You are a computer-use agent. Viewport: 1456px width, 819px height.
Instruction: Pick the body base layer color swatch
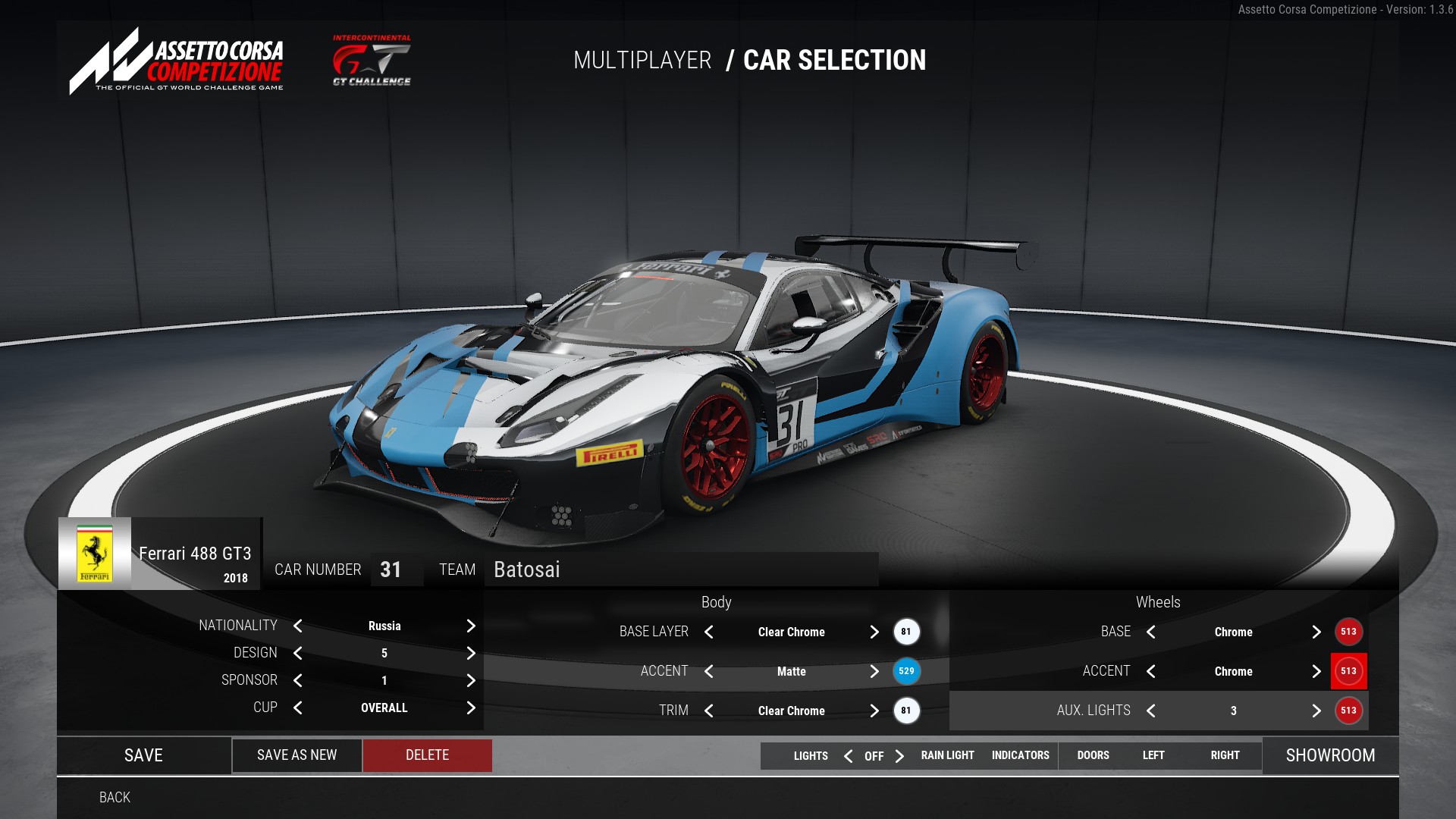coord(906,632)
